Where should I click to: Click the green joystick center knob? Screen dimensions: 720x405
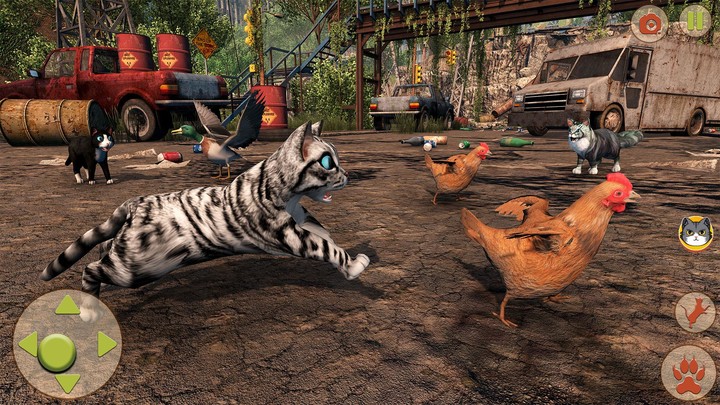tap(57, 351)
